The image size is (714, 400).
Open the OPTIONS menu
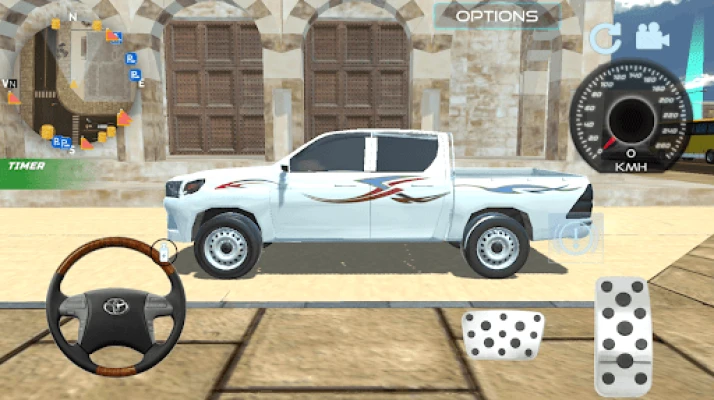click(497, 16)
